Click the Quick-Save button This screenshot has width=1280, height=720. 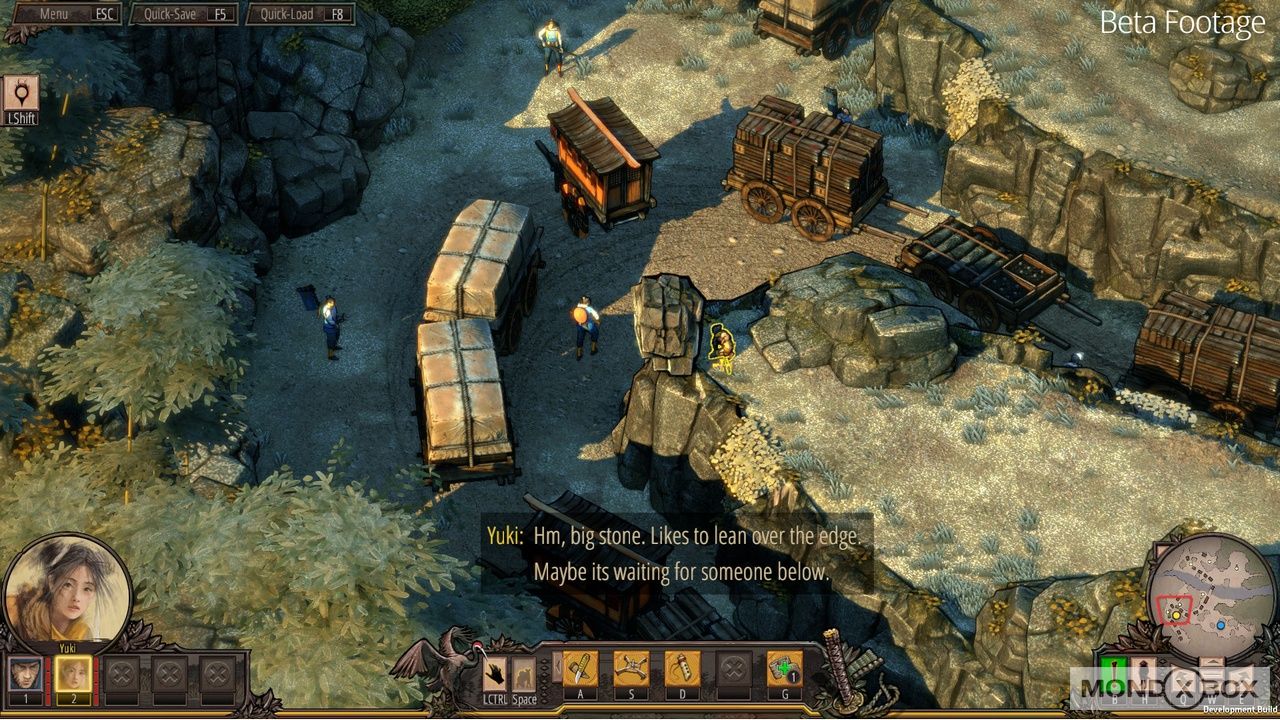(x=186, y=14)
